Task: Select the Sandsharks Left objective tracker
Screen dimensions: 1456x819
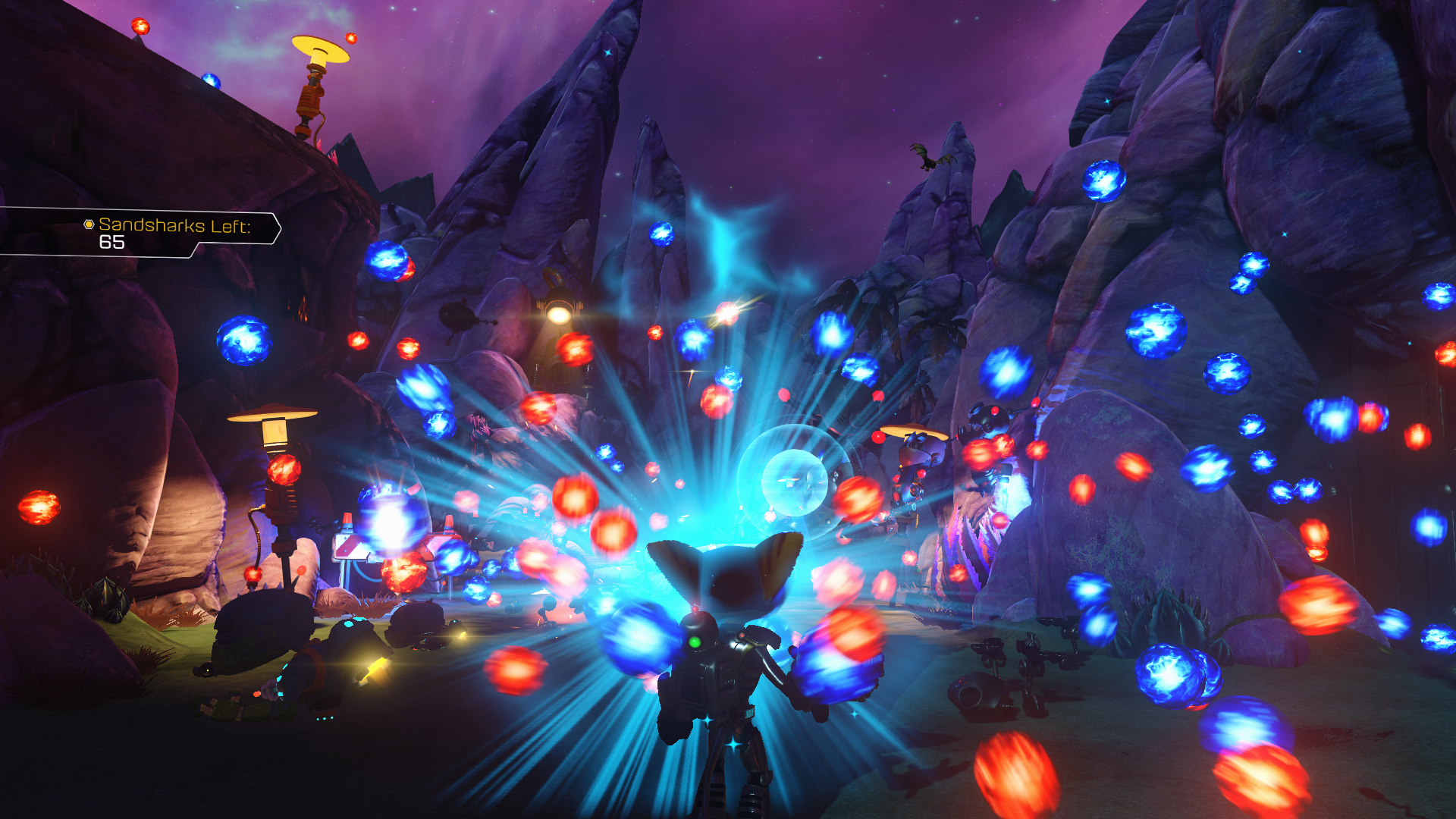Action: [165, 231]
